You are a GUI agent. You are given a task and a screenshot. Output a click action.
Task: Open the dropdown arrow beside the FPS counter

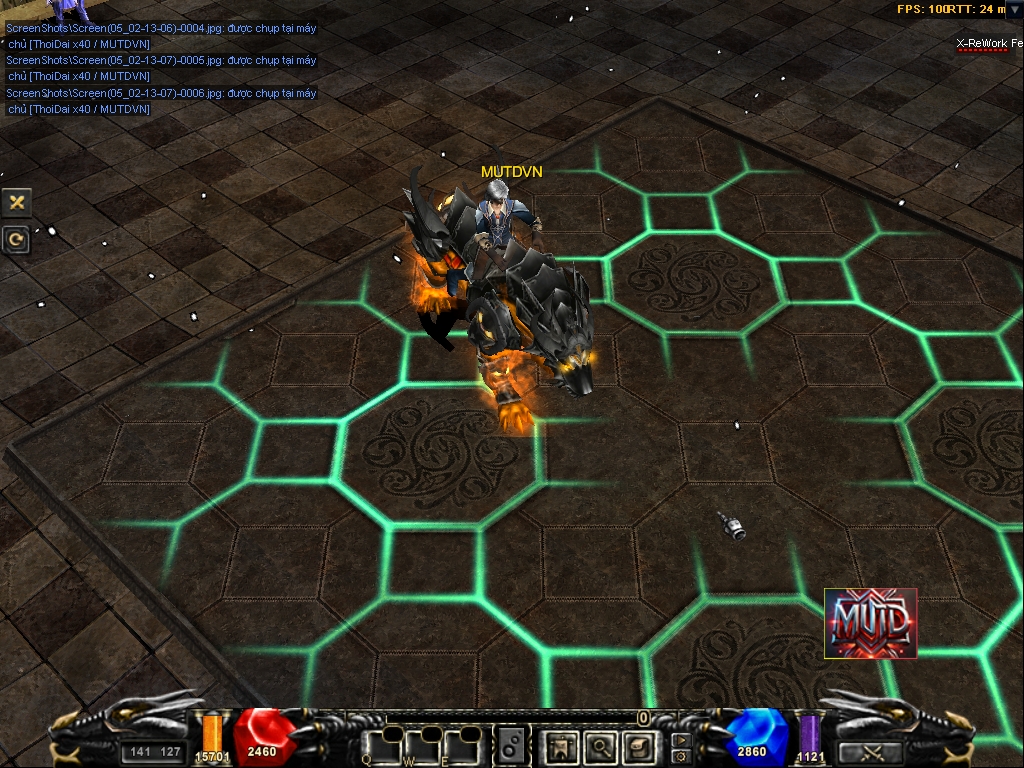[1015, 9]
